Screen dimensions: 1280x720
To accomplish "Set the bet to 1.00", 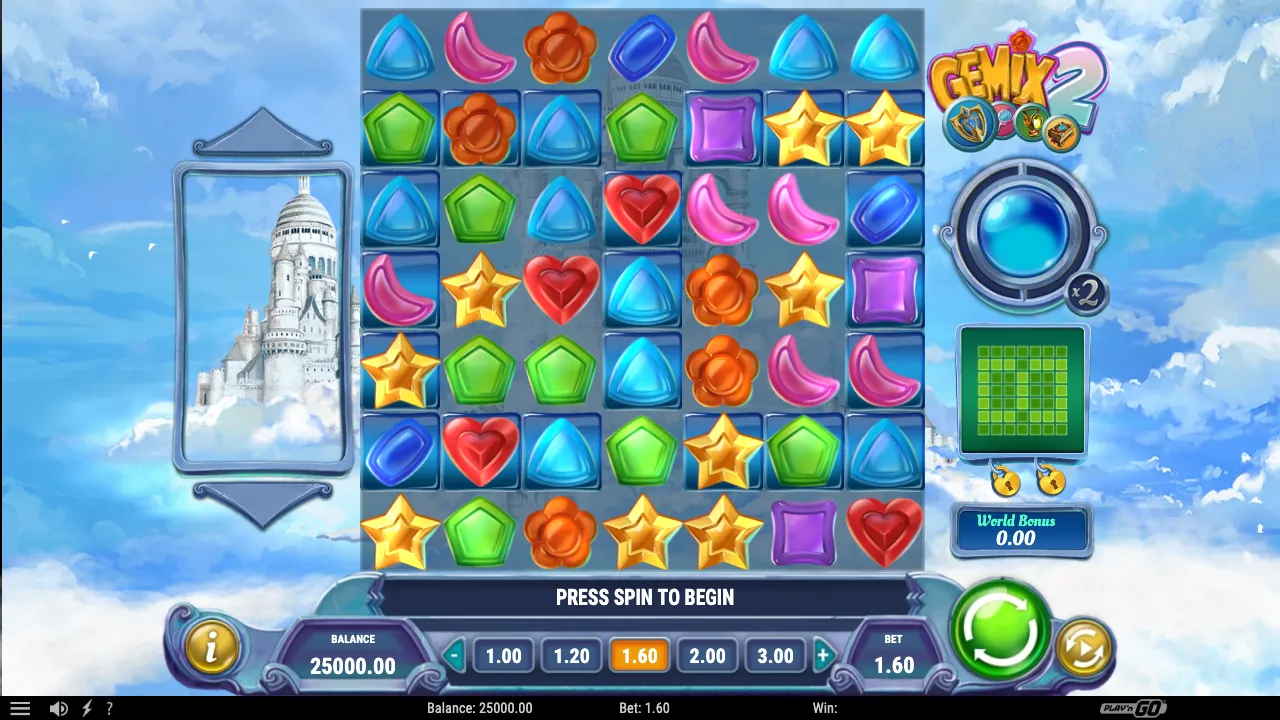I will coord(503,656).
